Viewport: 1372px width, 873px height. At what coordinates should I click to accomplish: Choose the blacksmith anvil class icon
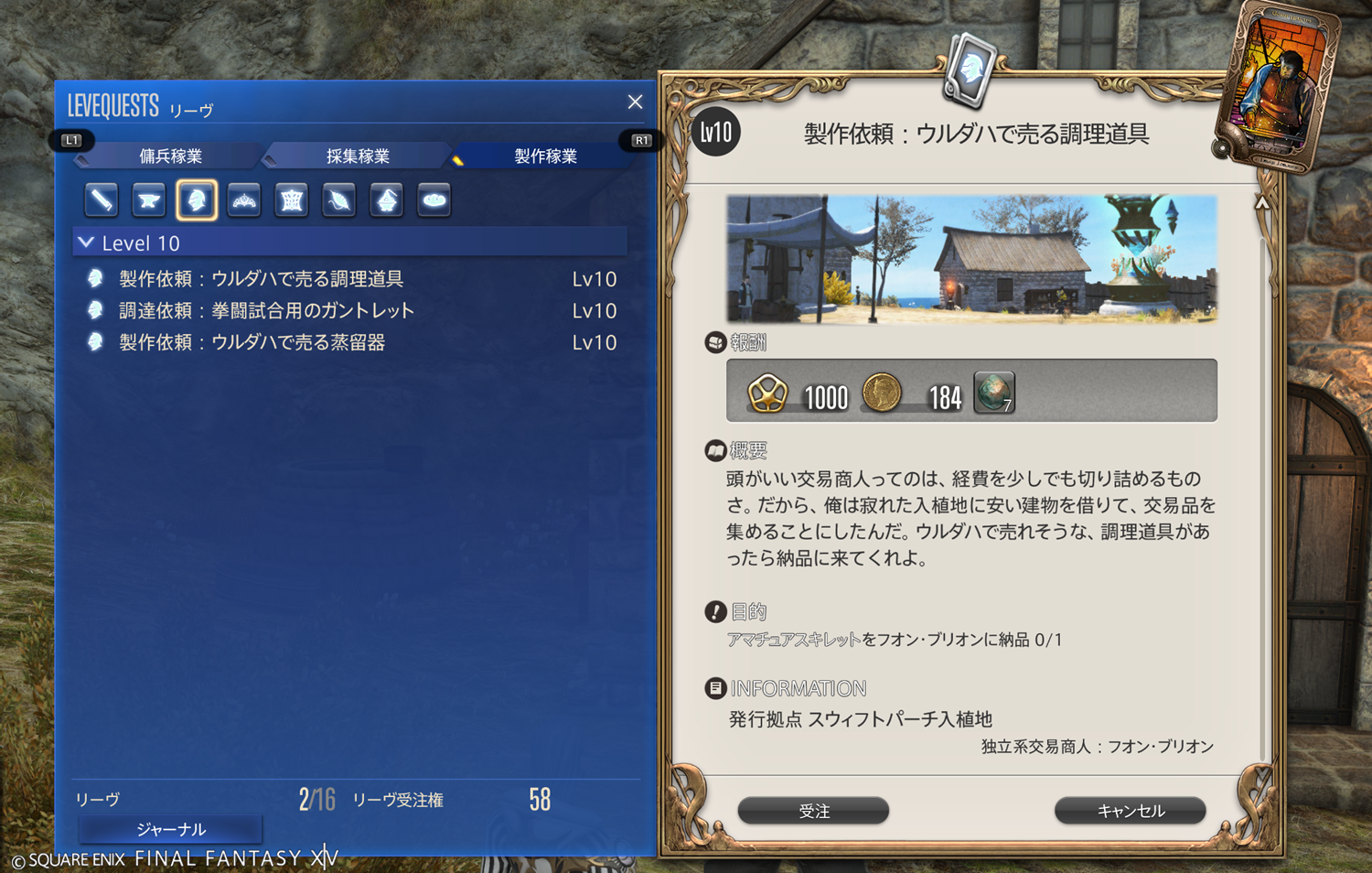click(149, 199)
